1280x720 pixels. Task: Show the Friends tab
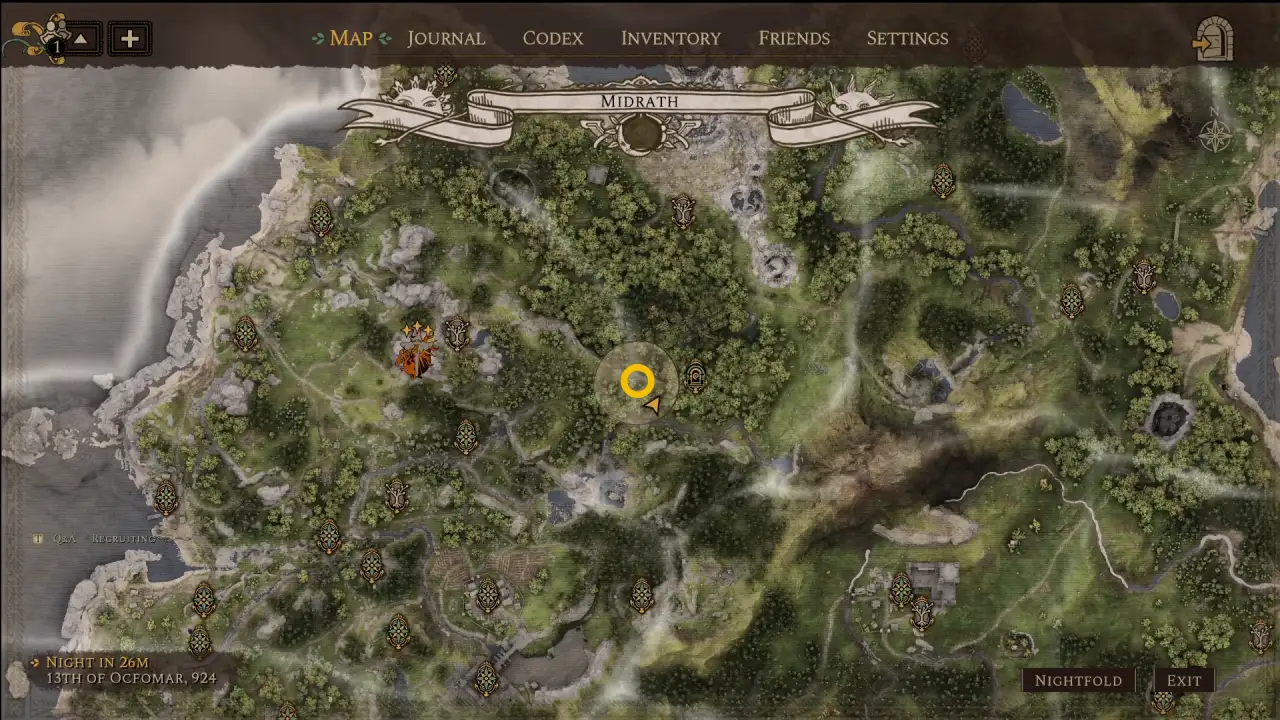point(794,38)
